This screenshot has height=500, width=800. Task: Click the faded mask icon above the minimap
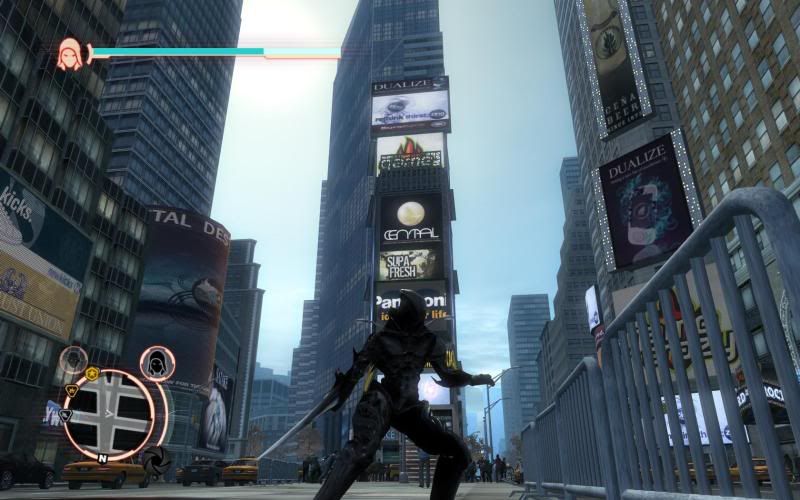[72, 359]
